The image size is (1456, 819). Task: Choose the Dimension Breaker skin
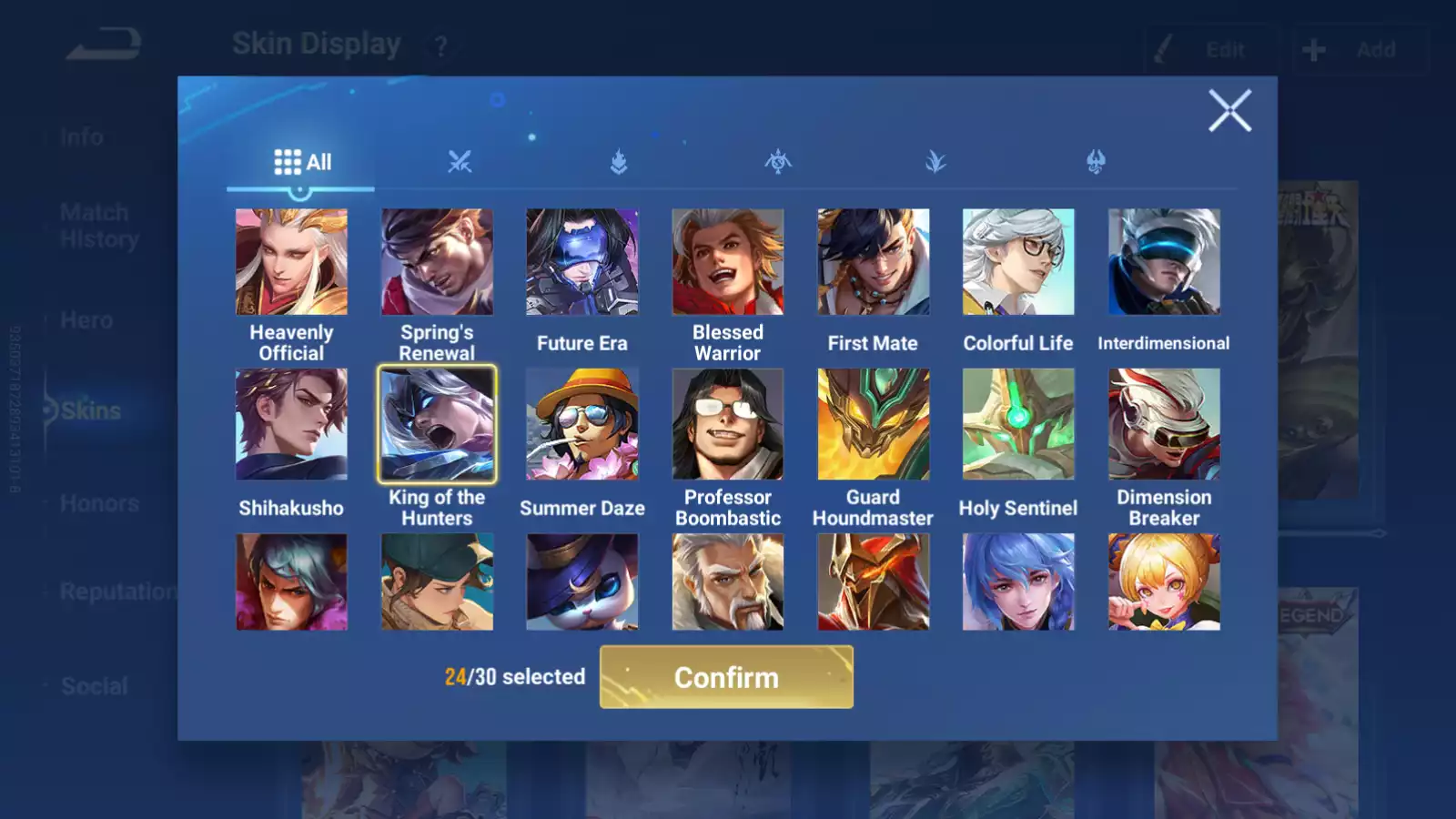[x=1164, y=424]
